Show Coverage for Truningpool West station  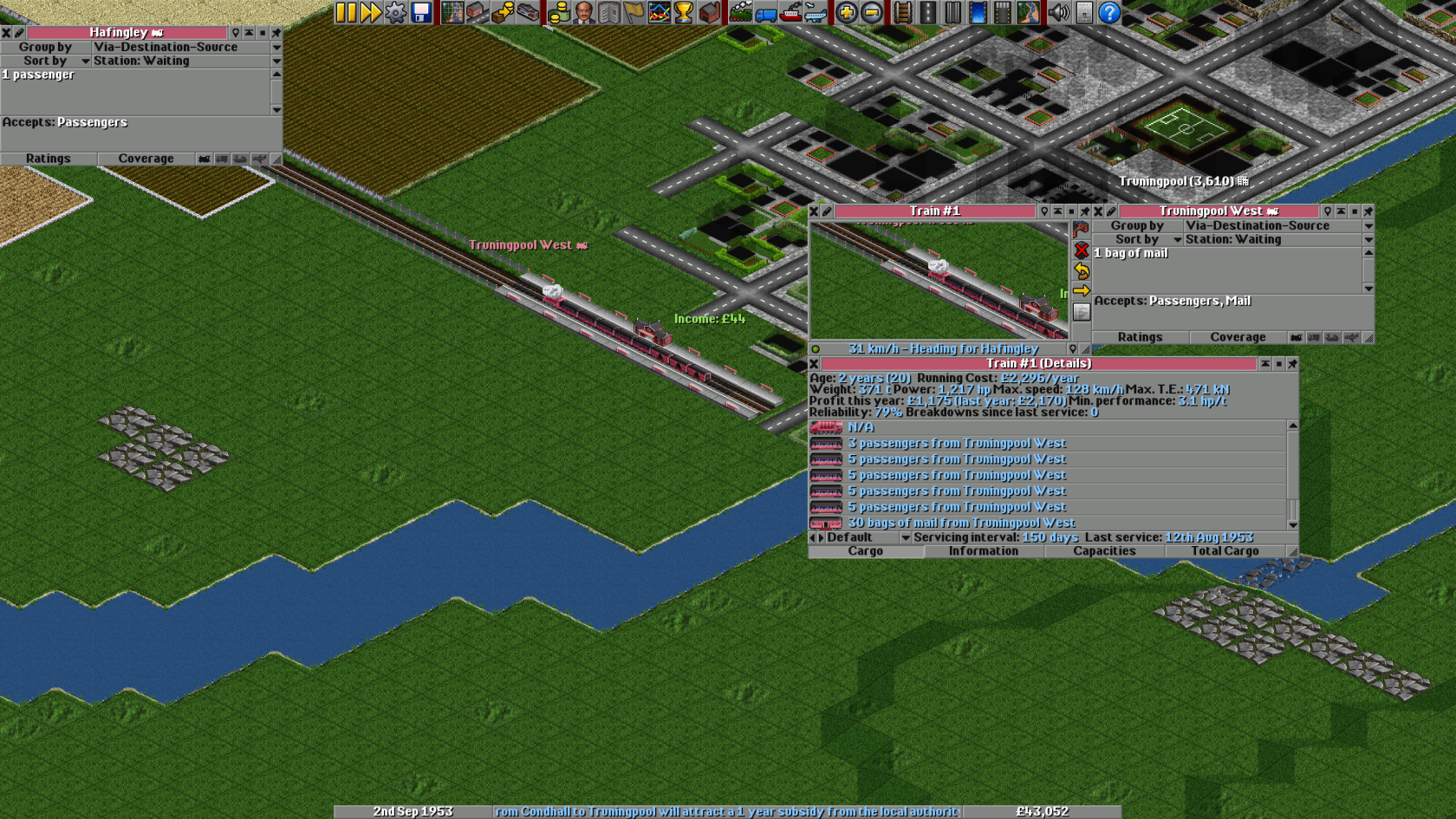click(1238, 337)
